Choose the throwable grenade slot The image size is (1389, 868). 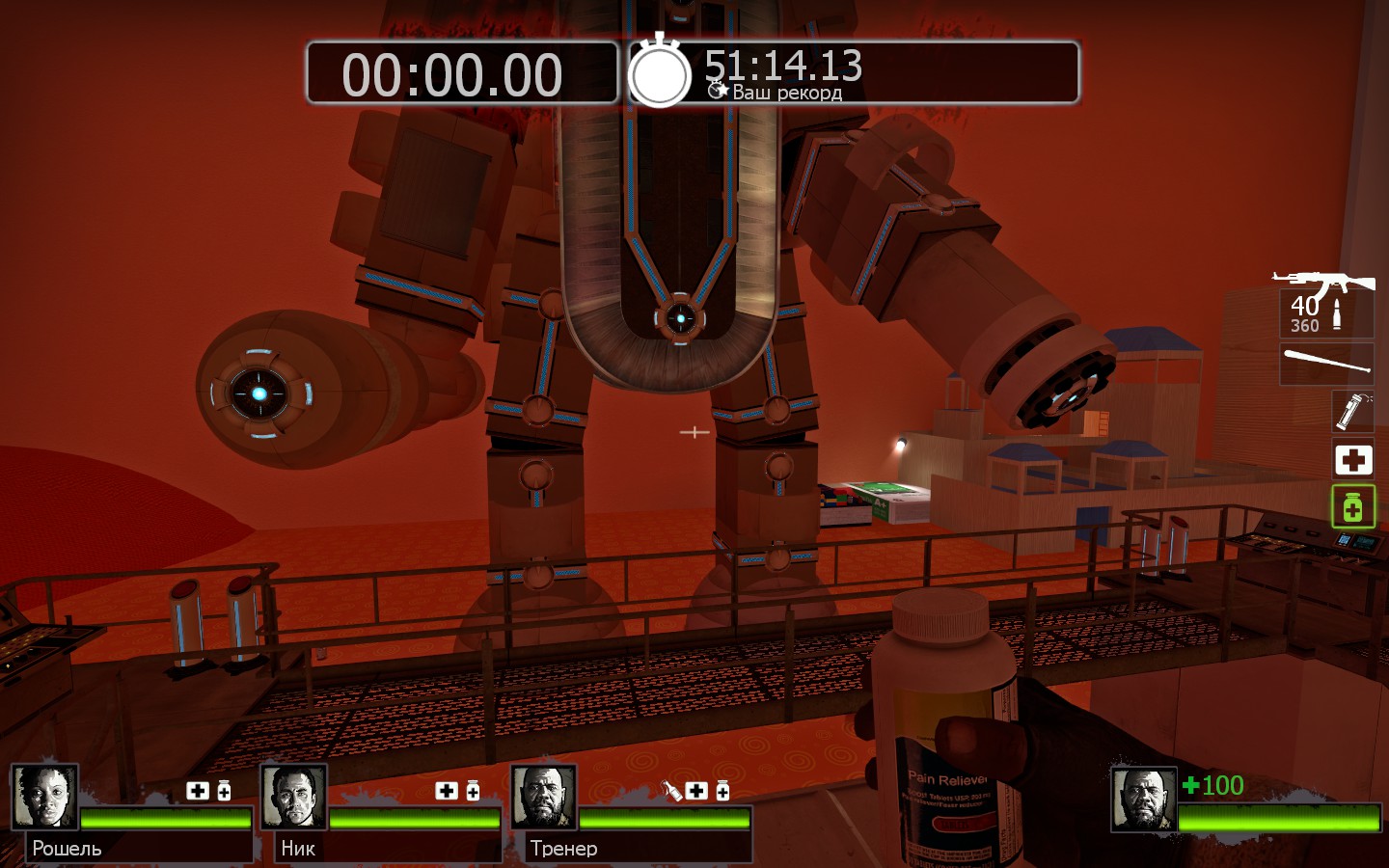click(x=1352, y=412)
